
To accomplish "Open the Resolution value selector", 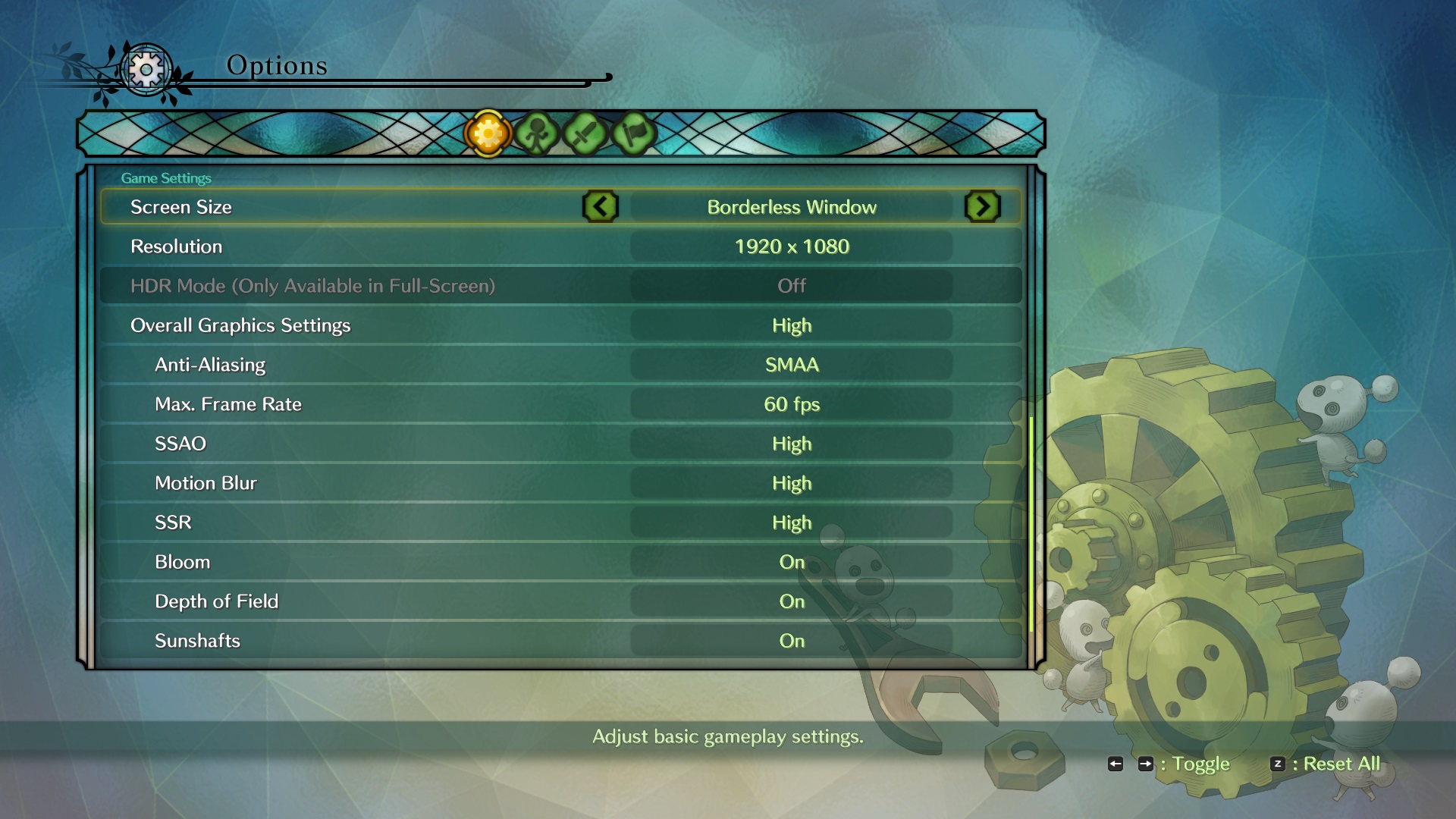I will tap(792, 246).
